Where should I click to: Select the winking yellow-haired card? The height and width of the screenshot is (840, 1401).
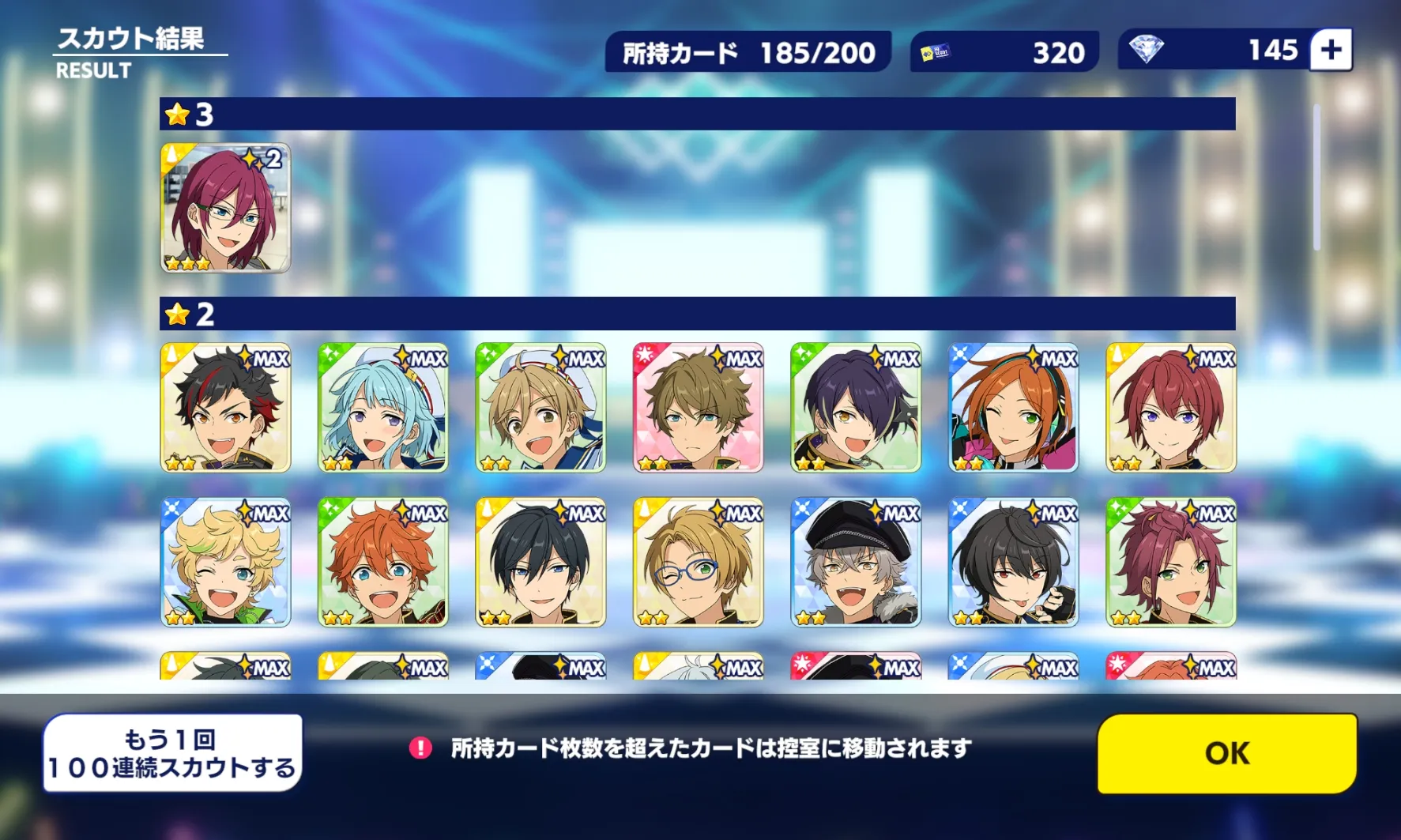point(225,563)
